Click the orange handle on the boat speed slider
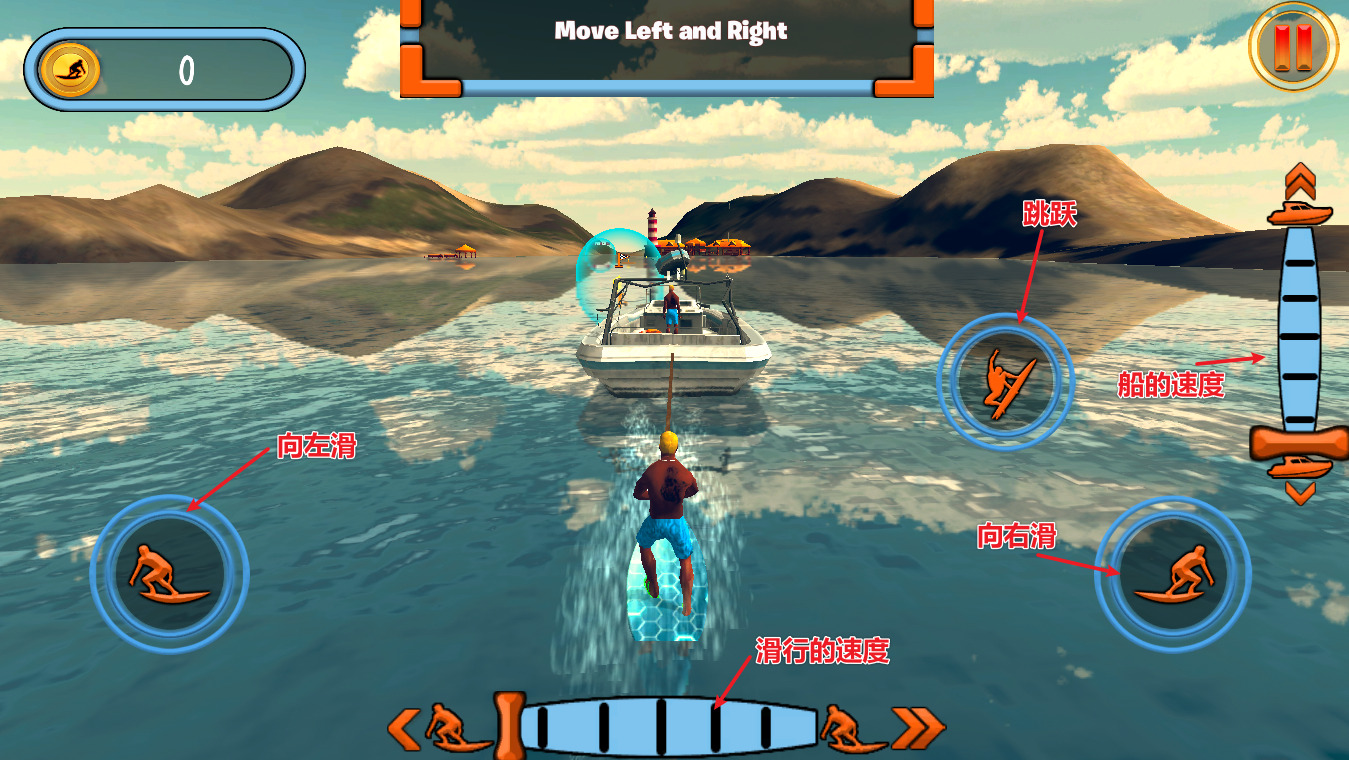Image resolution: width=1349 pixels, height=760 pixels. (x=1299, y=443)
